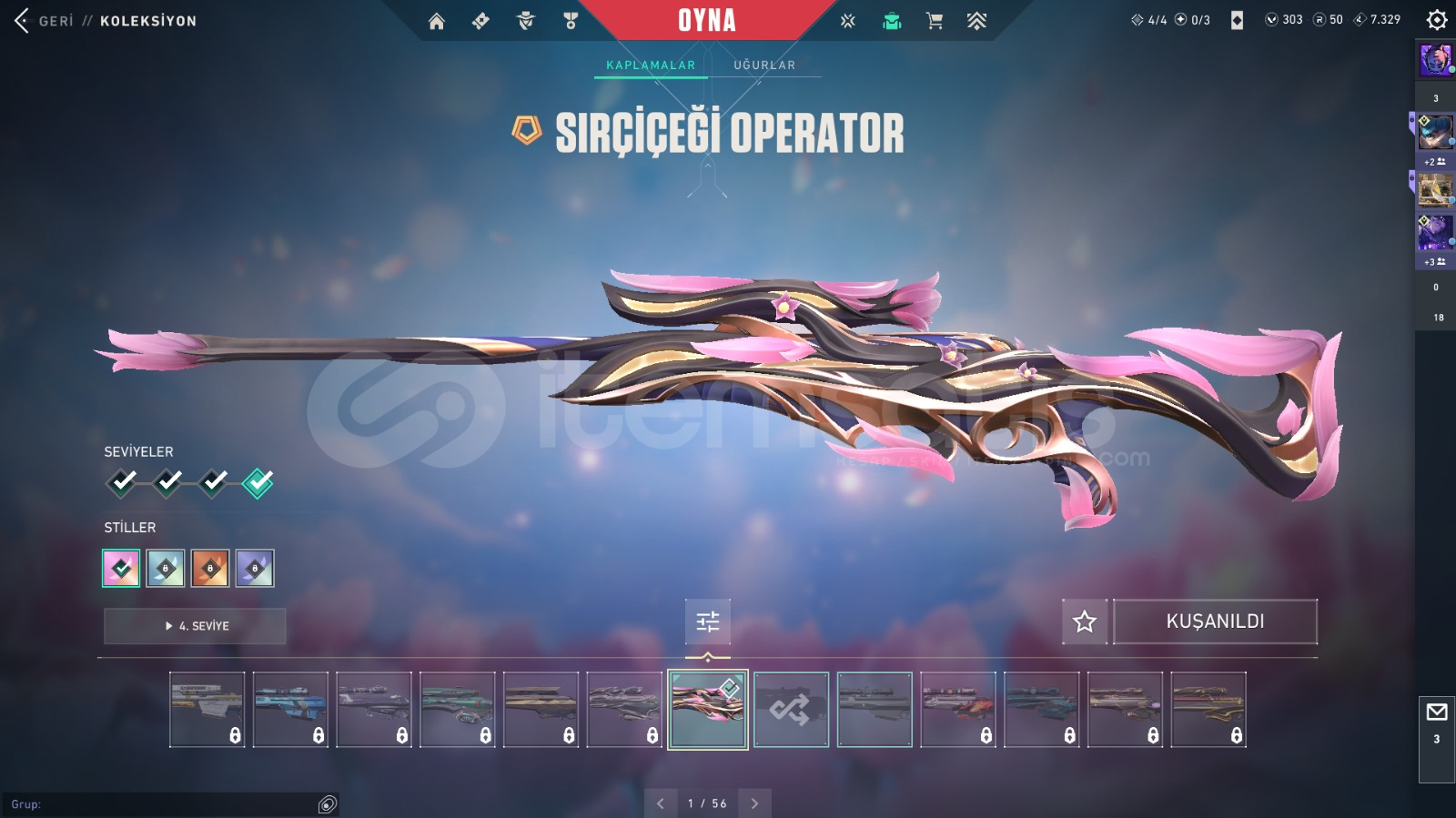Switch to the UĞURLAR tab
This screenshot has width=1456, height=818.
click(764, 66)
